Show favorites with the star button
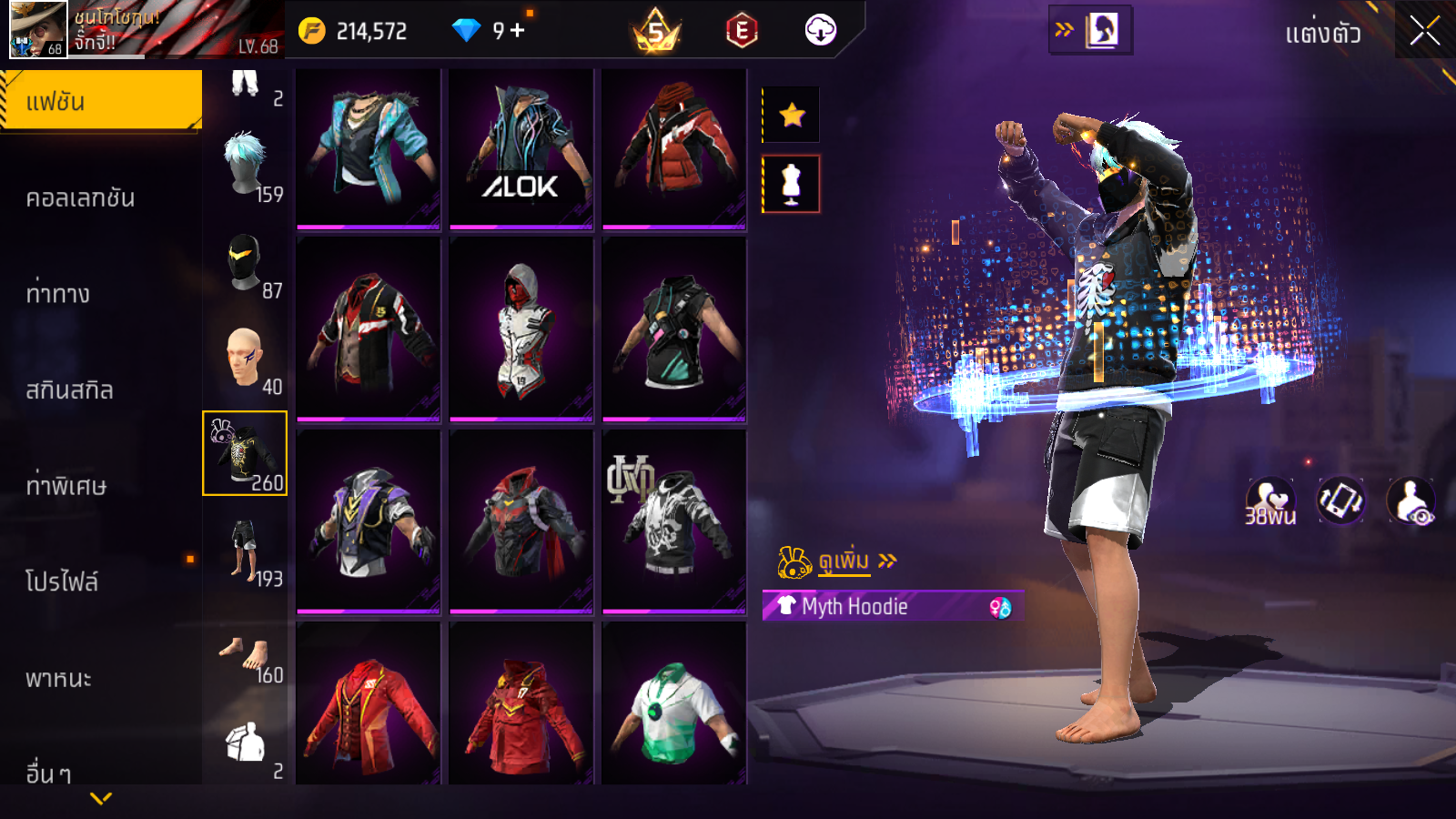Image resolution: width=1456 pixels, height=819 pixels. point(792,115)
